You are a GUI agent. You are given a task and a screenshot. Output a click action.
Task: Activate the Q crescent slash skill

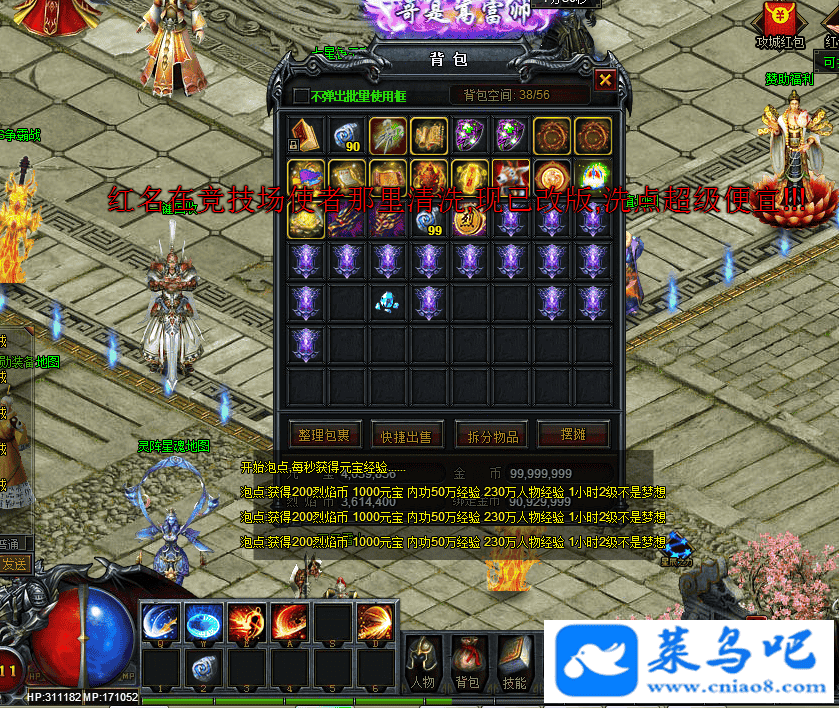160,622
